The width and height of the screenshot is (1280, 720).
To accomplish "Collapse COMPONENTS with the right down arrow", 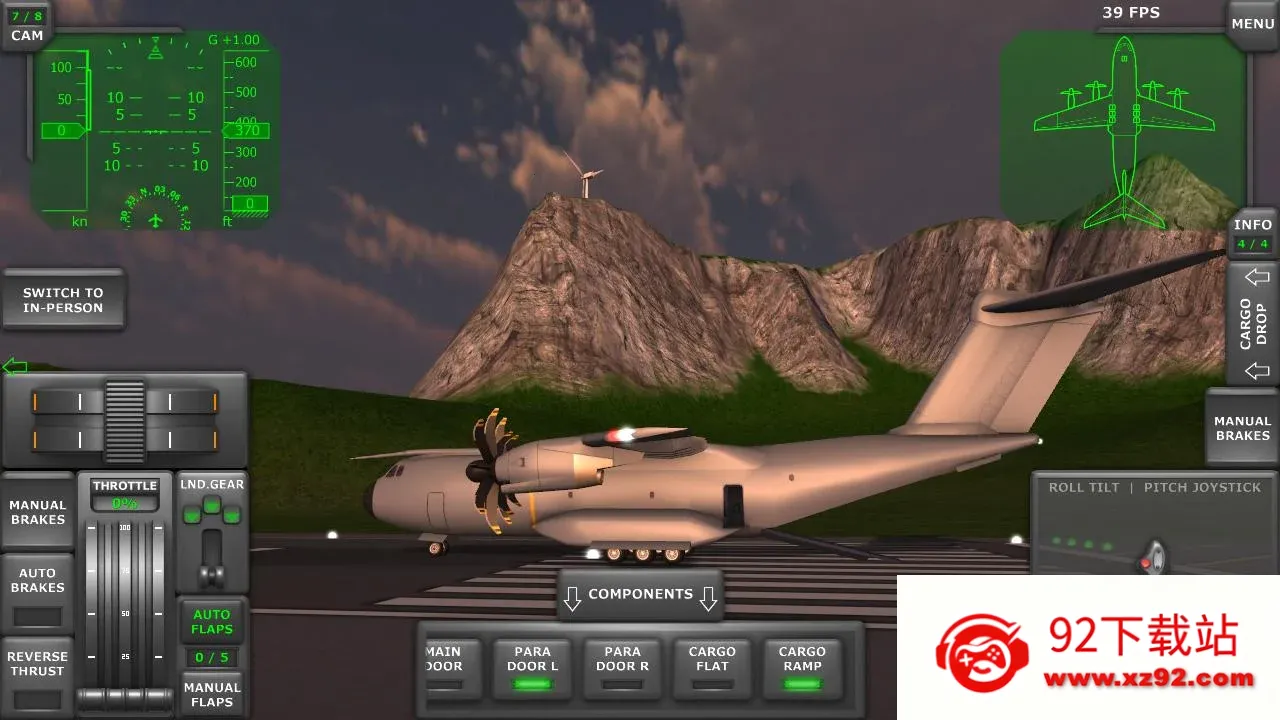I will coord(708,597).
